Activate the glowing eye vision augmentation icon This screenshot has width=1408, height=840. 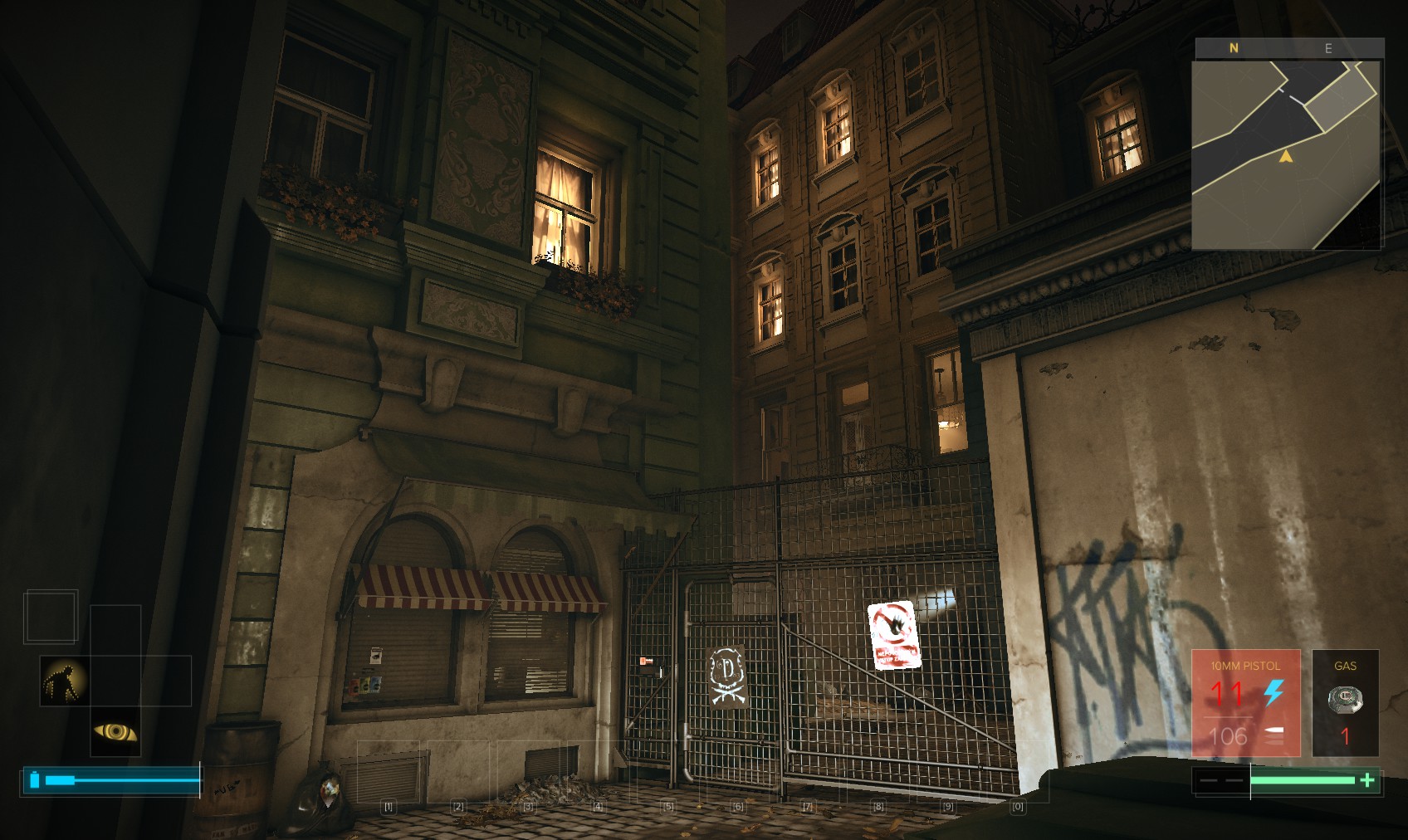[x=115, y=731]
